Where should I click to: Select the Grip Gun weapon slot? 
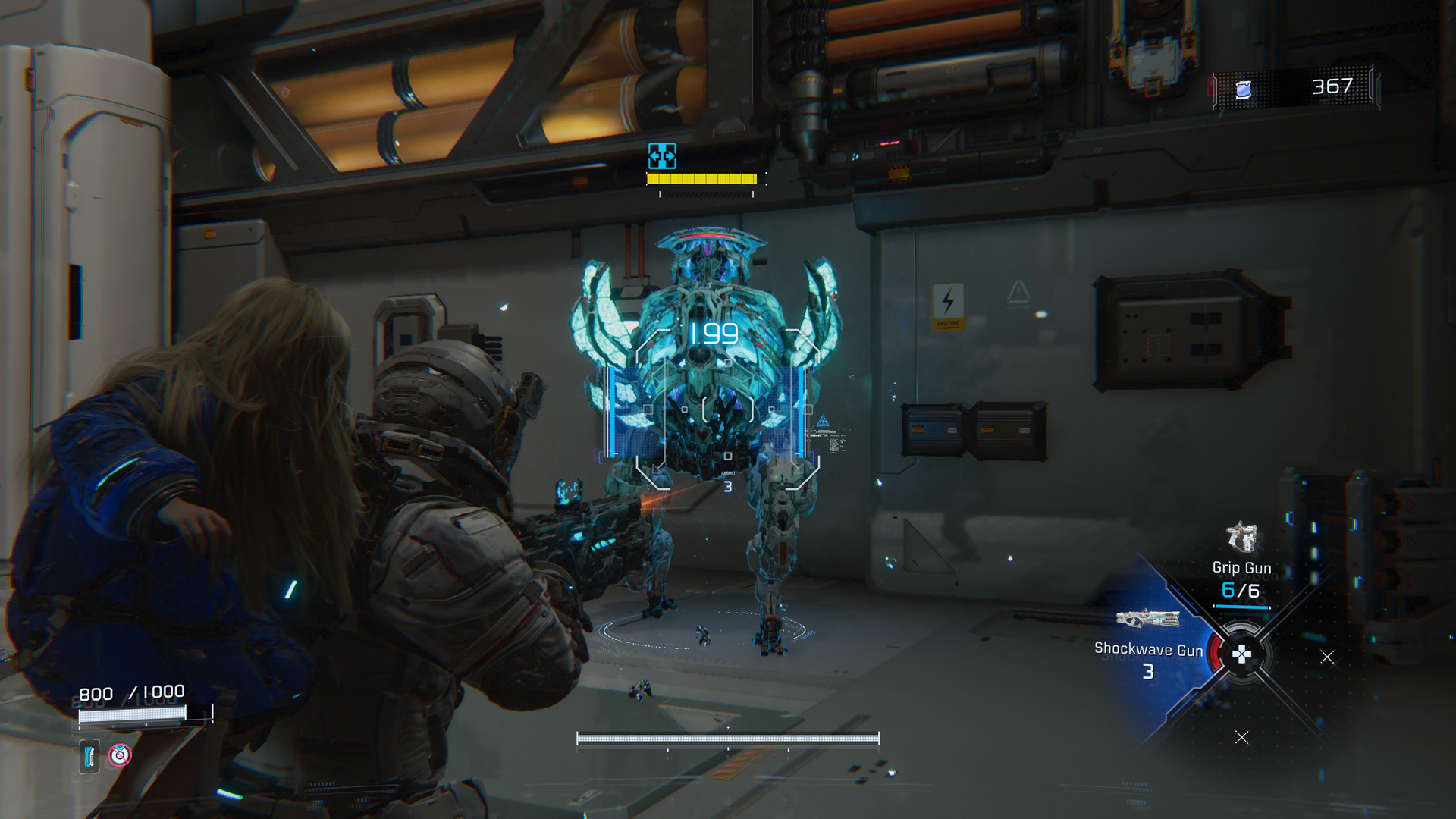pyautogui.click(x=1241, y=540)
